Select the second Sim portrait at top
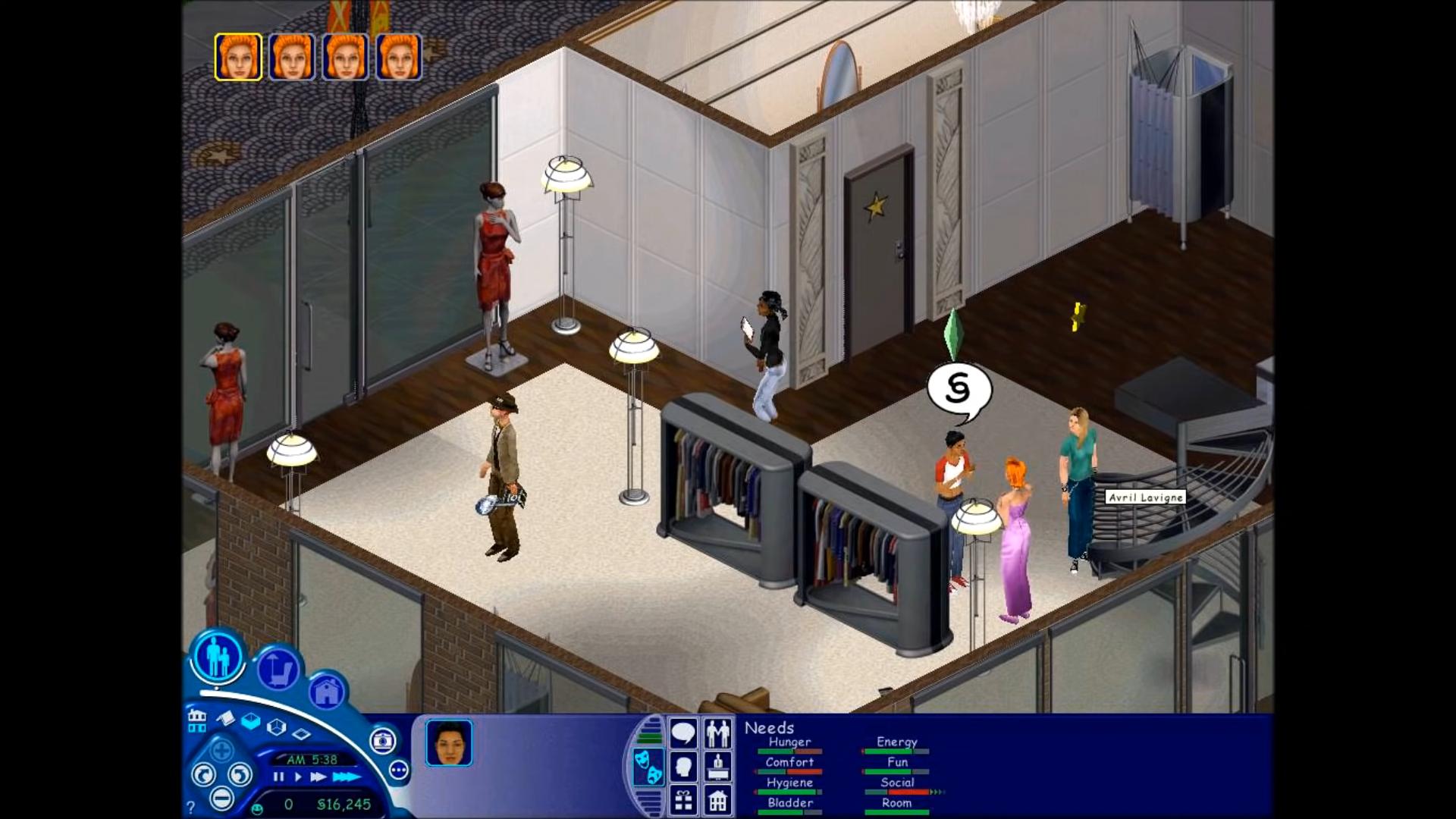Screen dimensions: 1456x819 coord(291,57)
